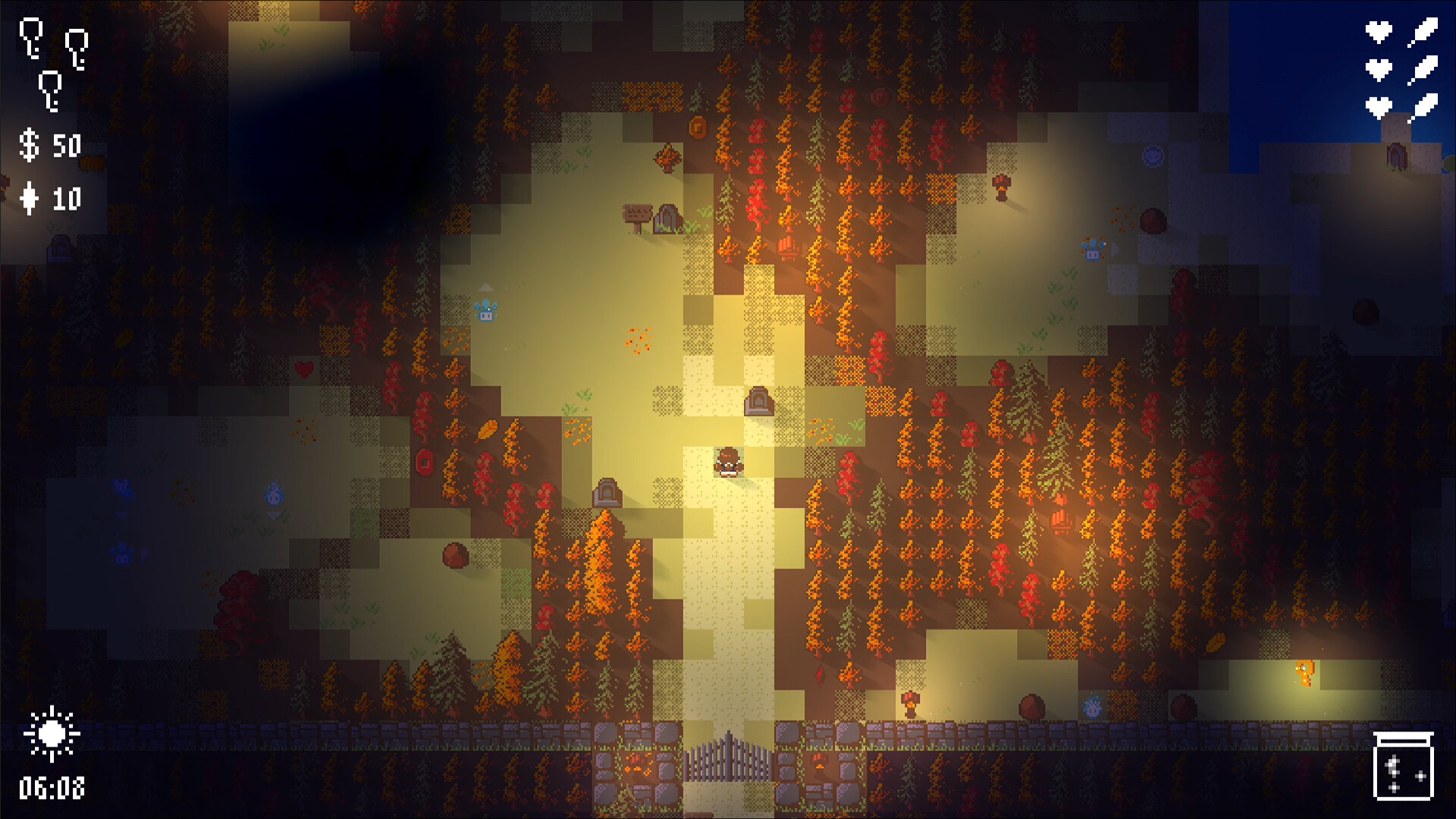Screen dimensions: 1456x819
Task: Select the dollar sign money icon
Action: pos(30,146)
